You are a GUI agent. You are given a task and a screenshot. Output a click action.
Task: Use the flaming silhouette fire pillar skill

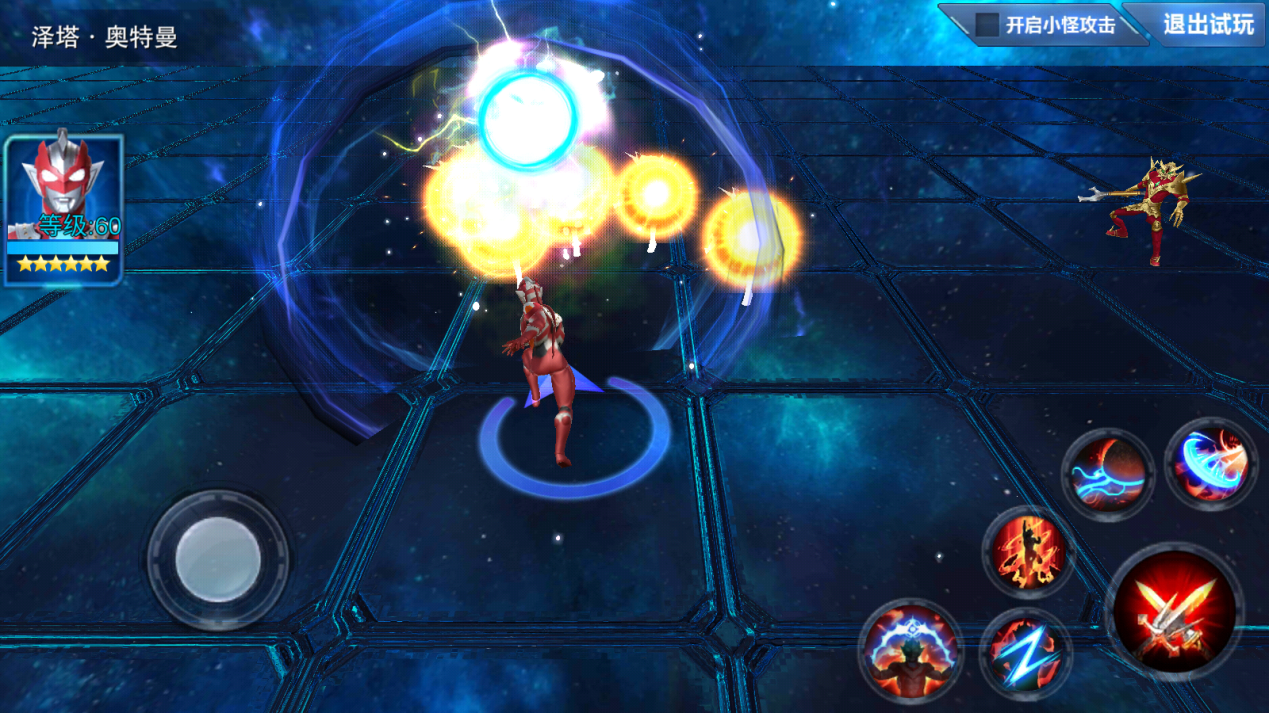[1026, 551]
